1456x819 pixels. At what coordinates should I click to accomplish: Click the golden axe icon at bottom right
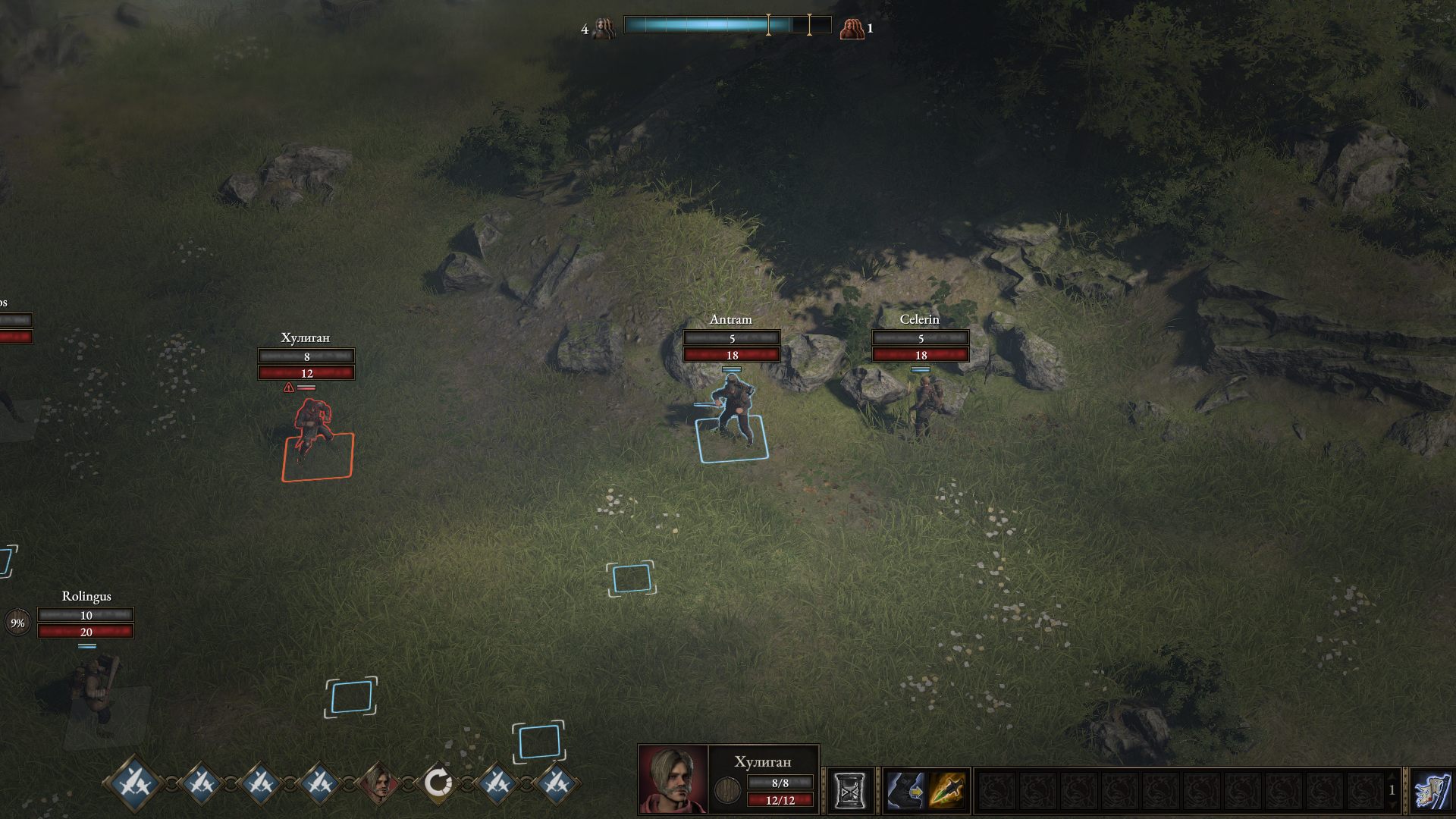coord(1432,789)
